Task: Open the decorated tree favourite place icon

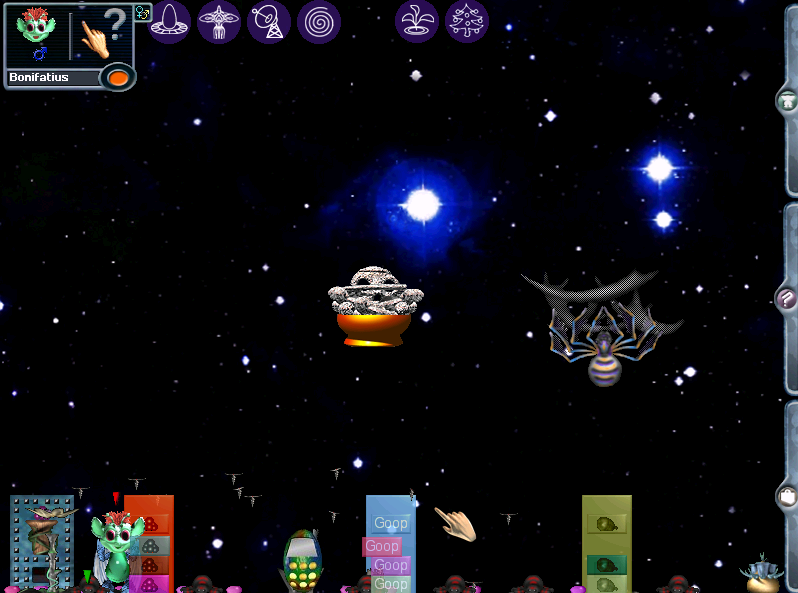Action: (x=467, y=21)
